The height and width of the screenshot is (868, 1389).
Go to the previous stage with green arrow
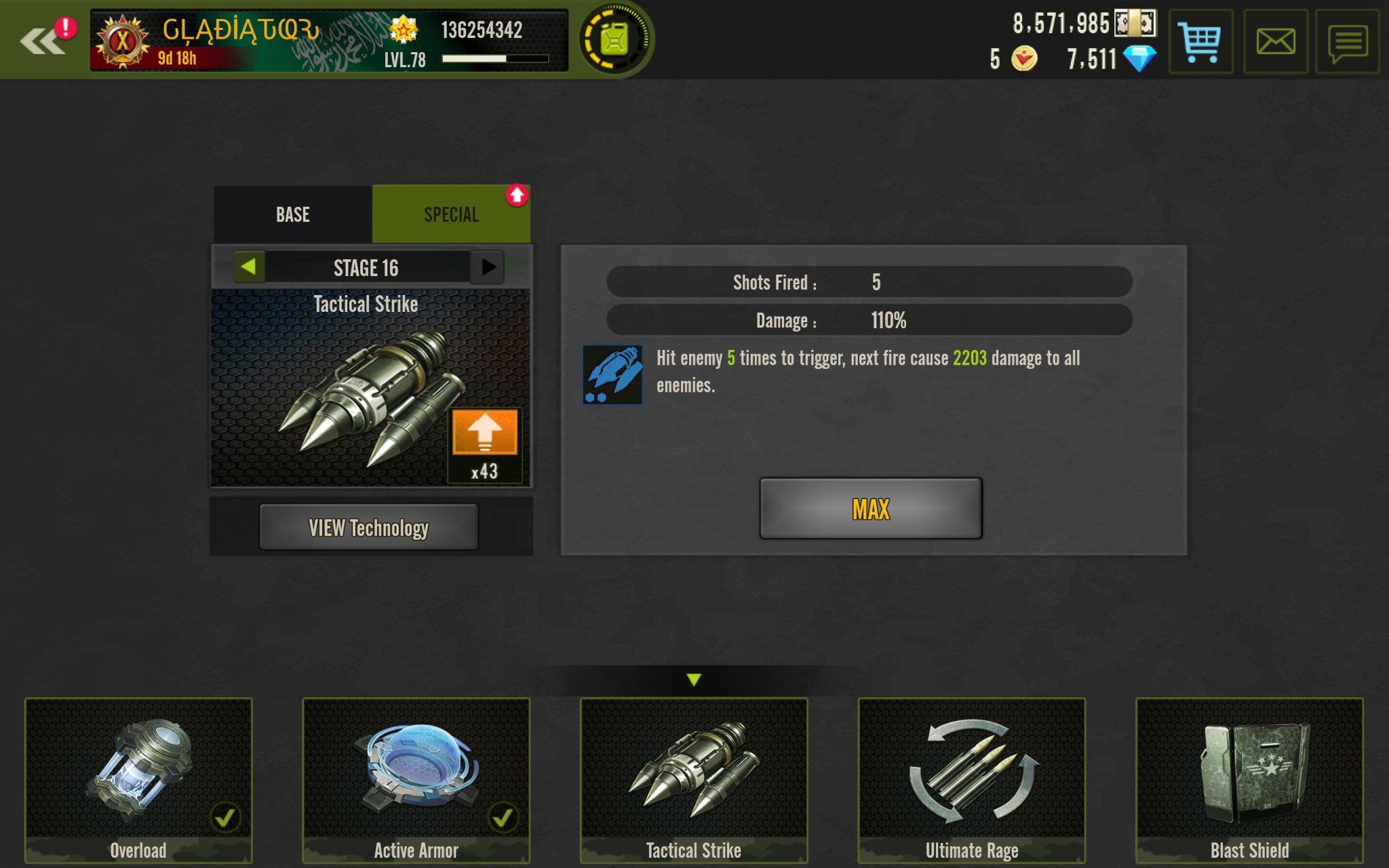click(248, 267)
